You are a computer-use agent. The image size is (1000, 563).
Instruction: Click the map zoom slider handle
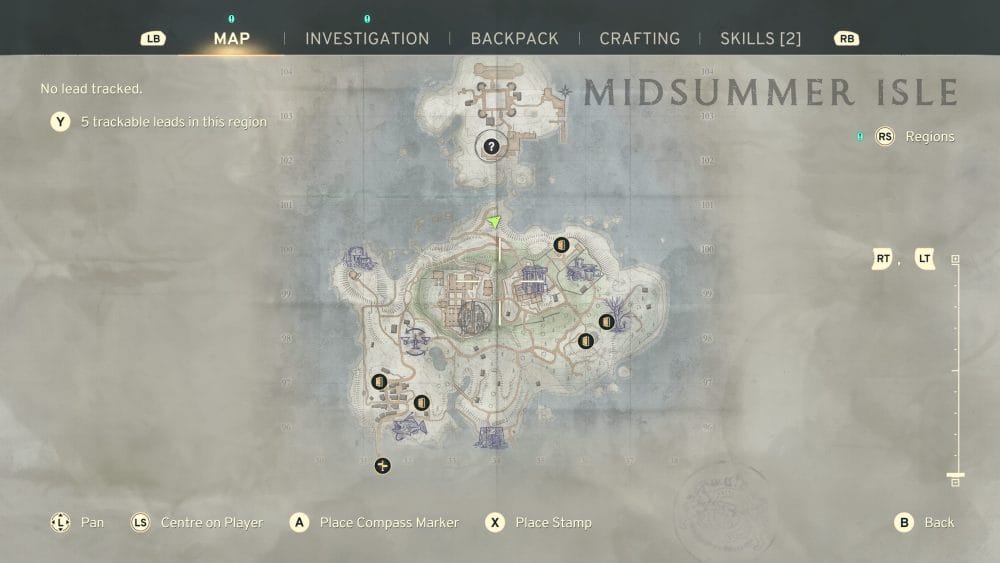955,476
